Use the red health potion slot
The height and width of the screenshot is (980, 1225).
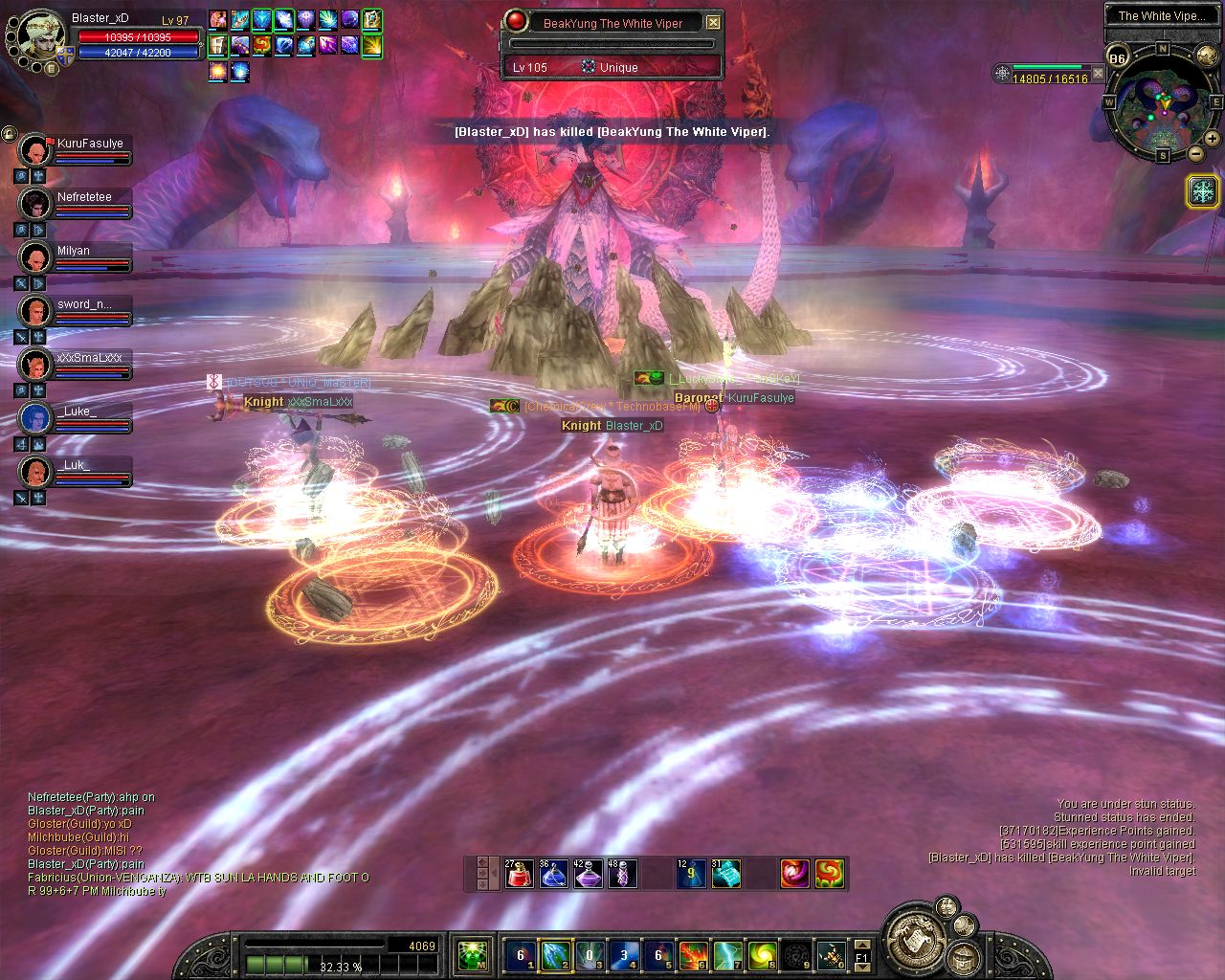click(519, 873)
